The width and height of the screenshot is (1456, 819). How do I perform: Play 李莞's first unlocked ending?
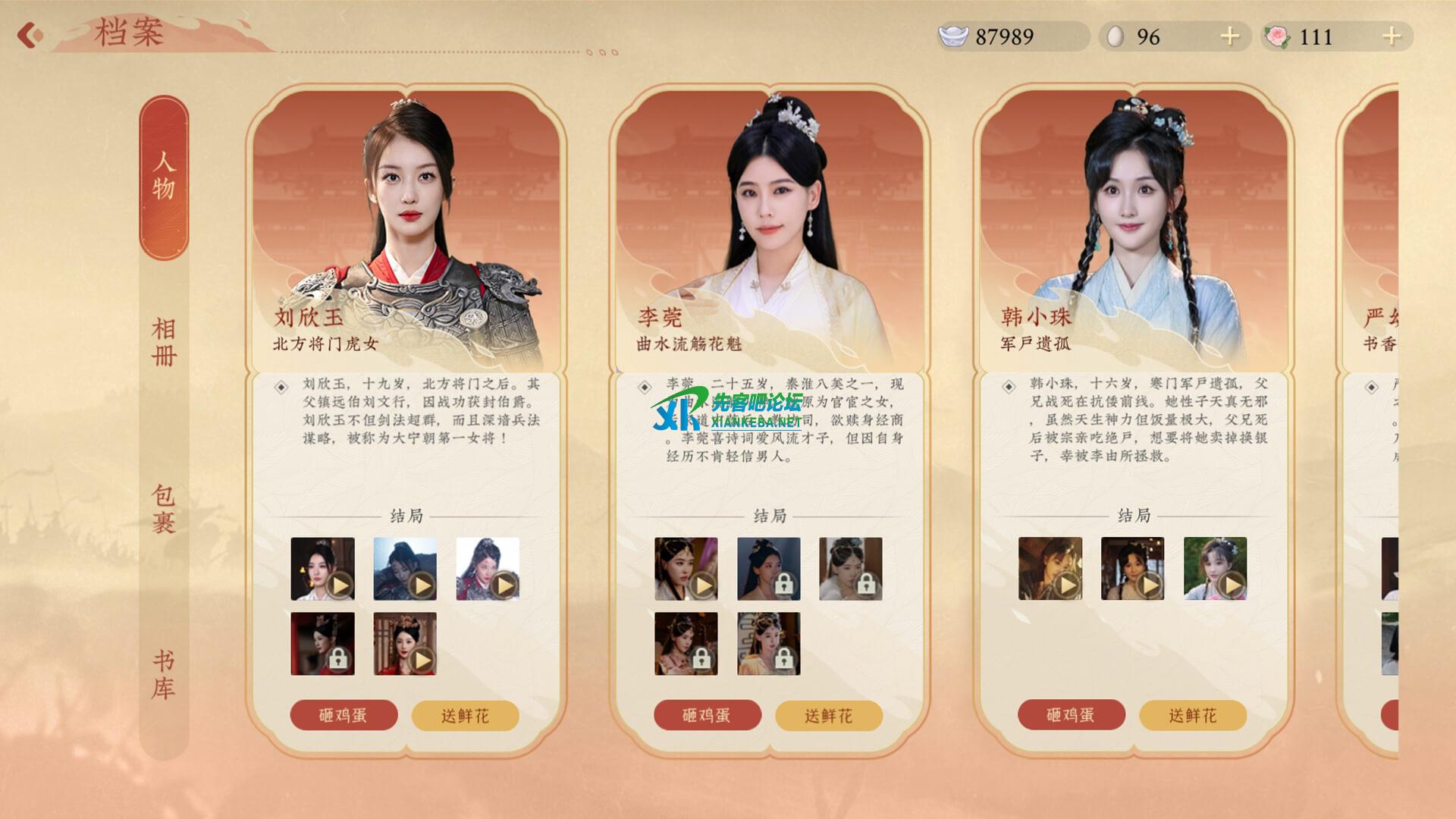(686, 569)
